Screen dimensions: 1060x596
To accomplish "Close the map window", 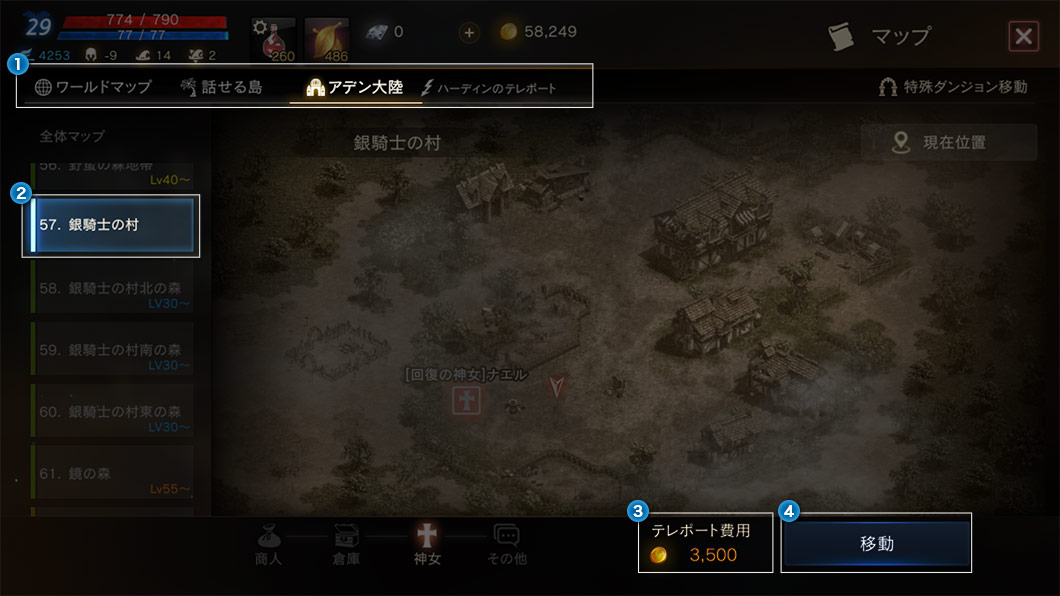I will click(1023, 37).
